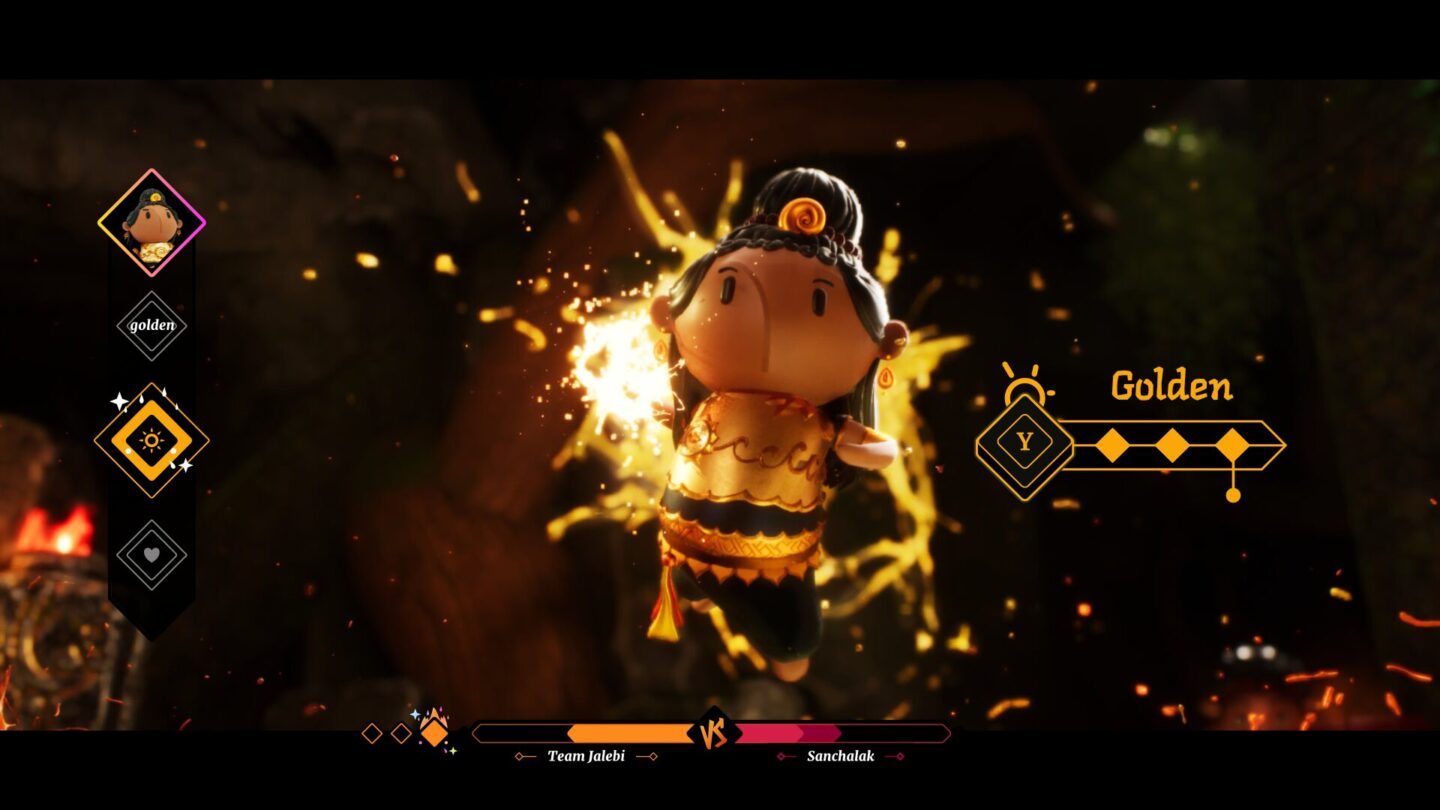
Task: Click the character portrait at the top left
Action: [152, 222]
